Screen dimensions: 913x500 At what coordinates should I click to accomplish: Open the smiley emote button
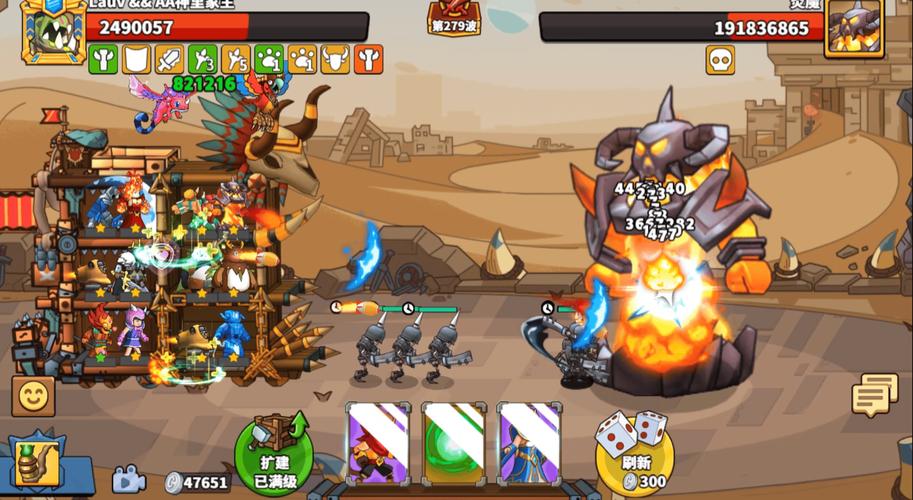[33, 396]
